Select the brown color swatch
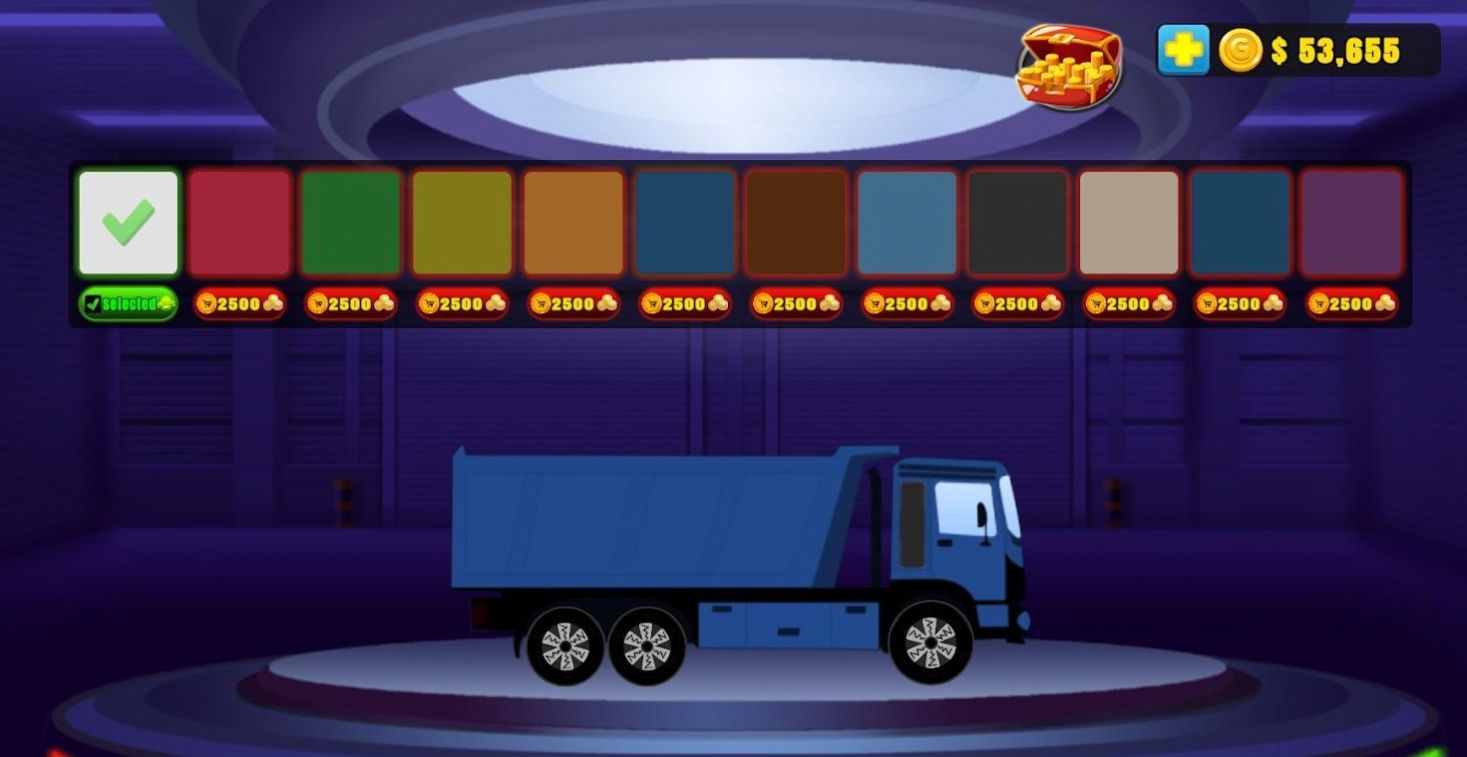 click(796, 220)
